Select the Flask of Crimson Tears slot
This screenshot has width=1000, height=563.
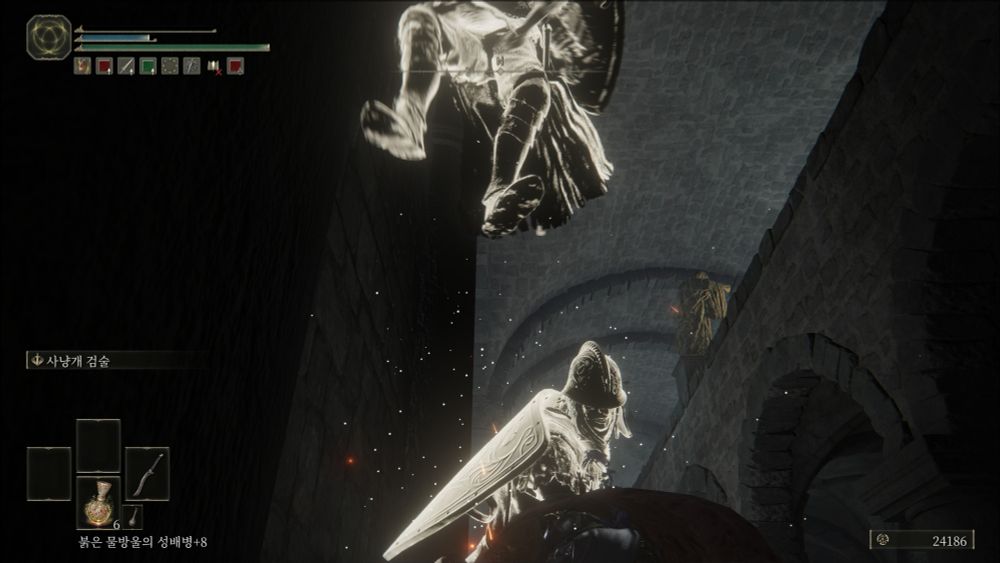[x=98, y=502]
